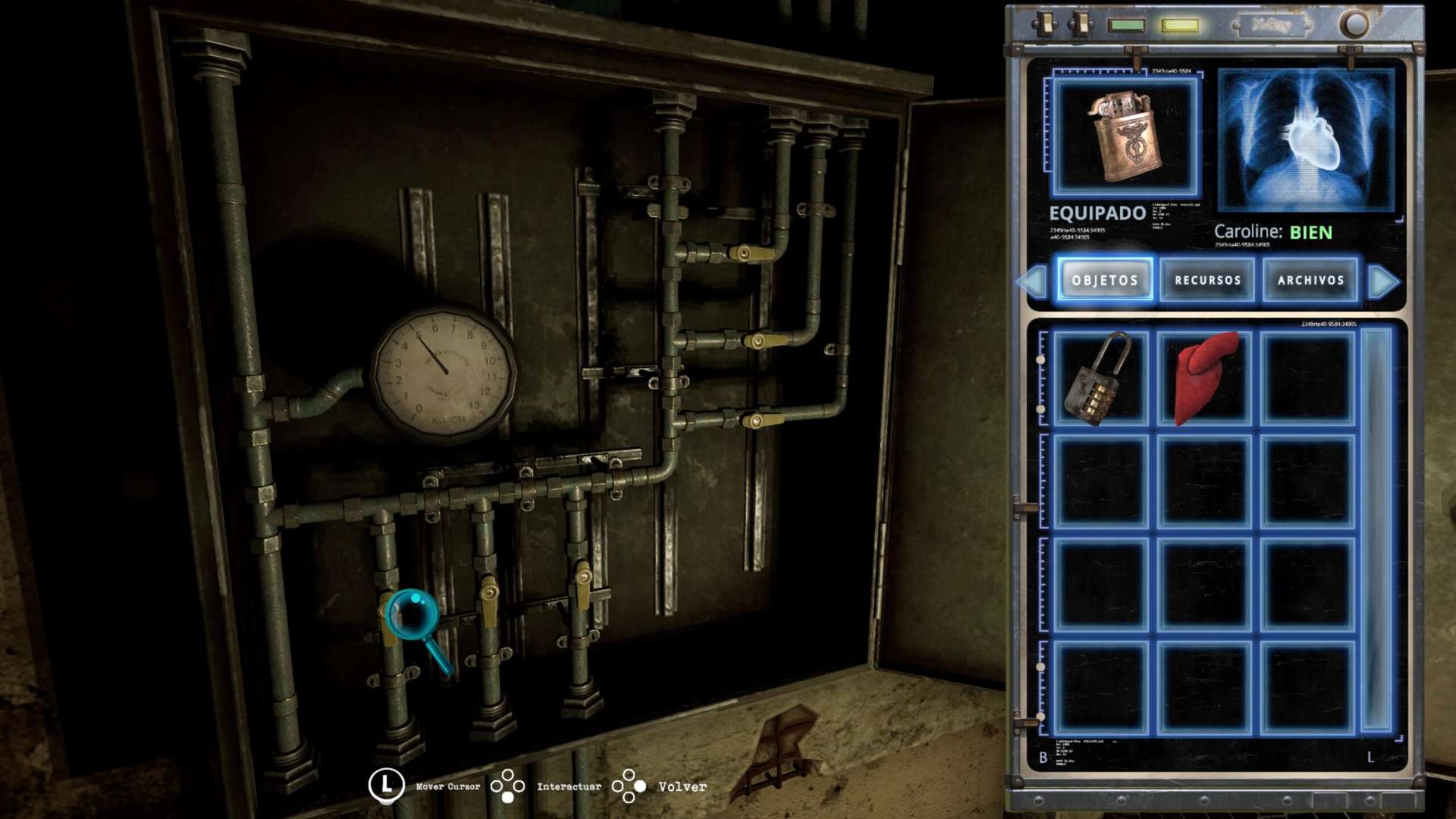Click the right arrow beside the tabs

1383,281
